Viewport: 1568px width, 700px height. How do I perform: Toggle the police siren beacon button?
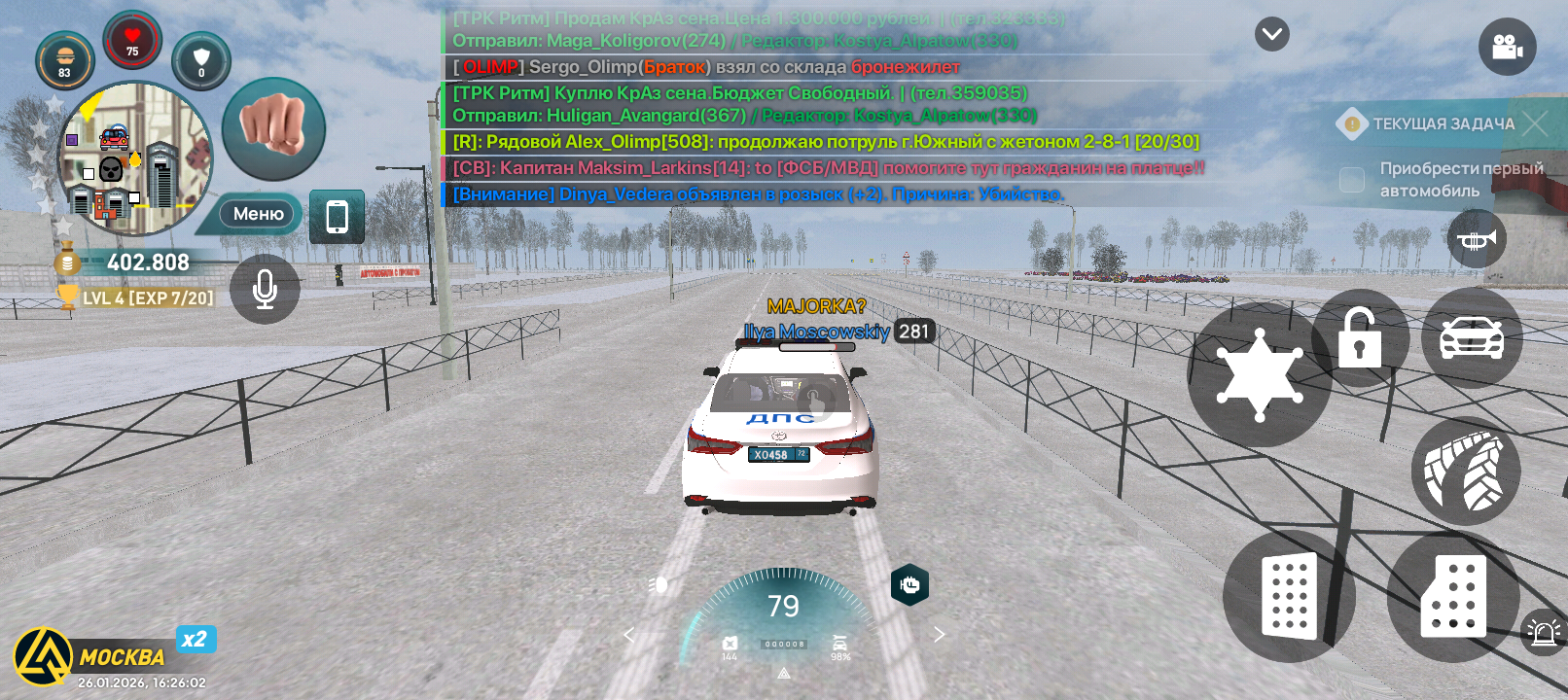tap(1543, 633)
